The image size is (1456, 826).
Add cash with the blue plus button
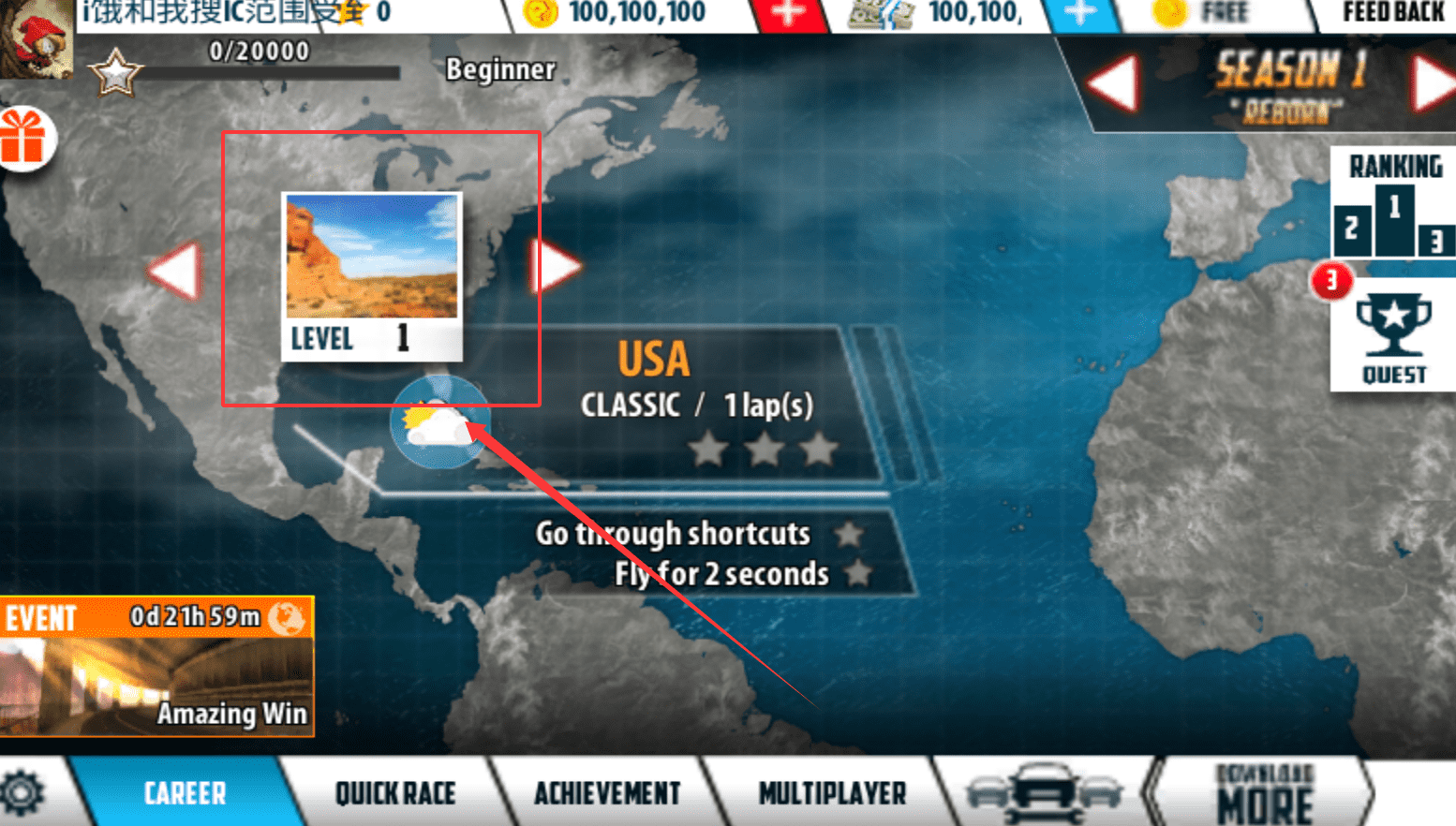(x=1080, y=13)
